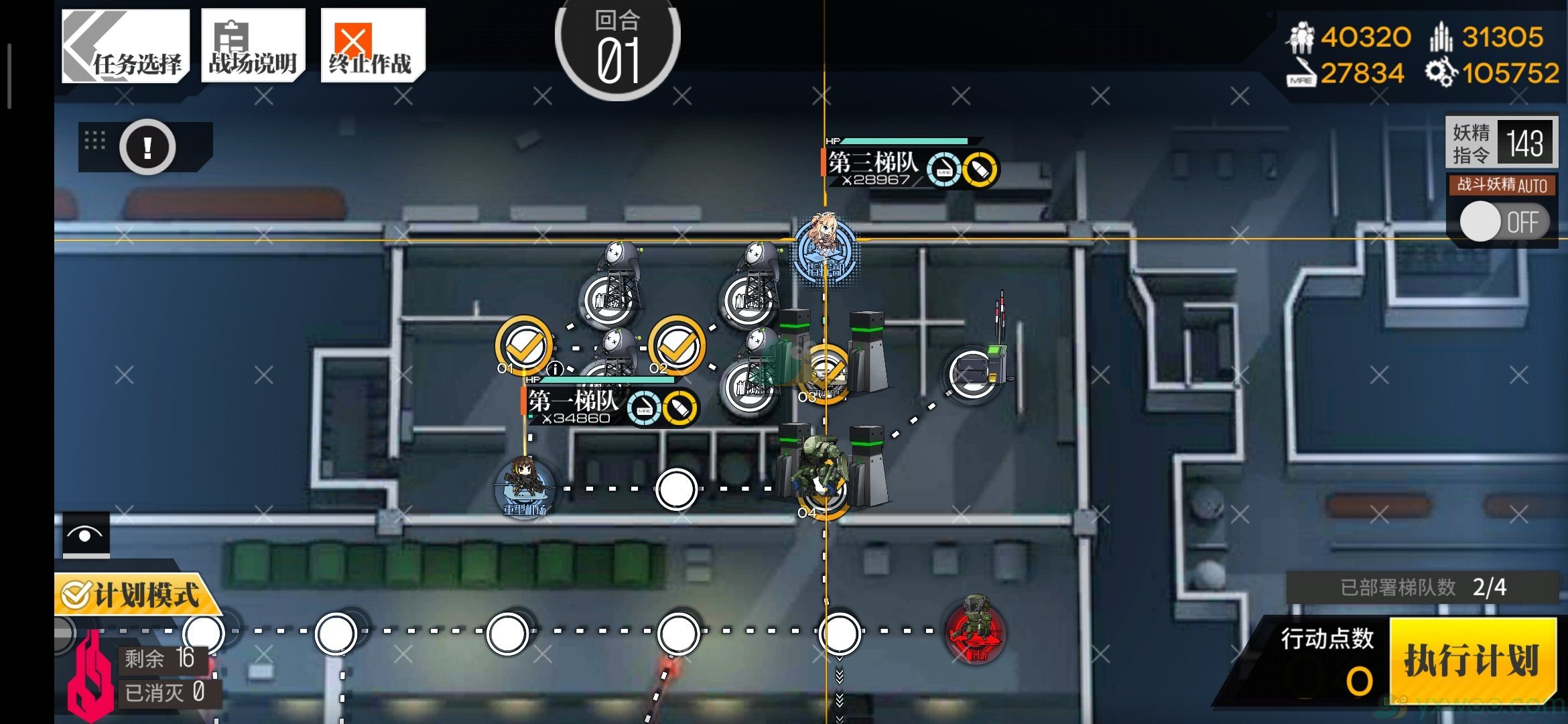Select the supply depot node with antenna
Screen dimensions: 1568x724
coord(972,373)
